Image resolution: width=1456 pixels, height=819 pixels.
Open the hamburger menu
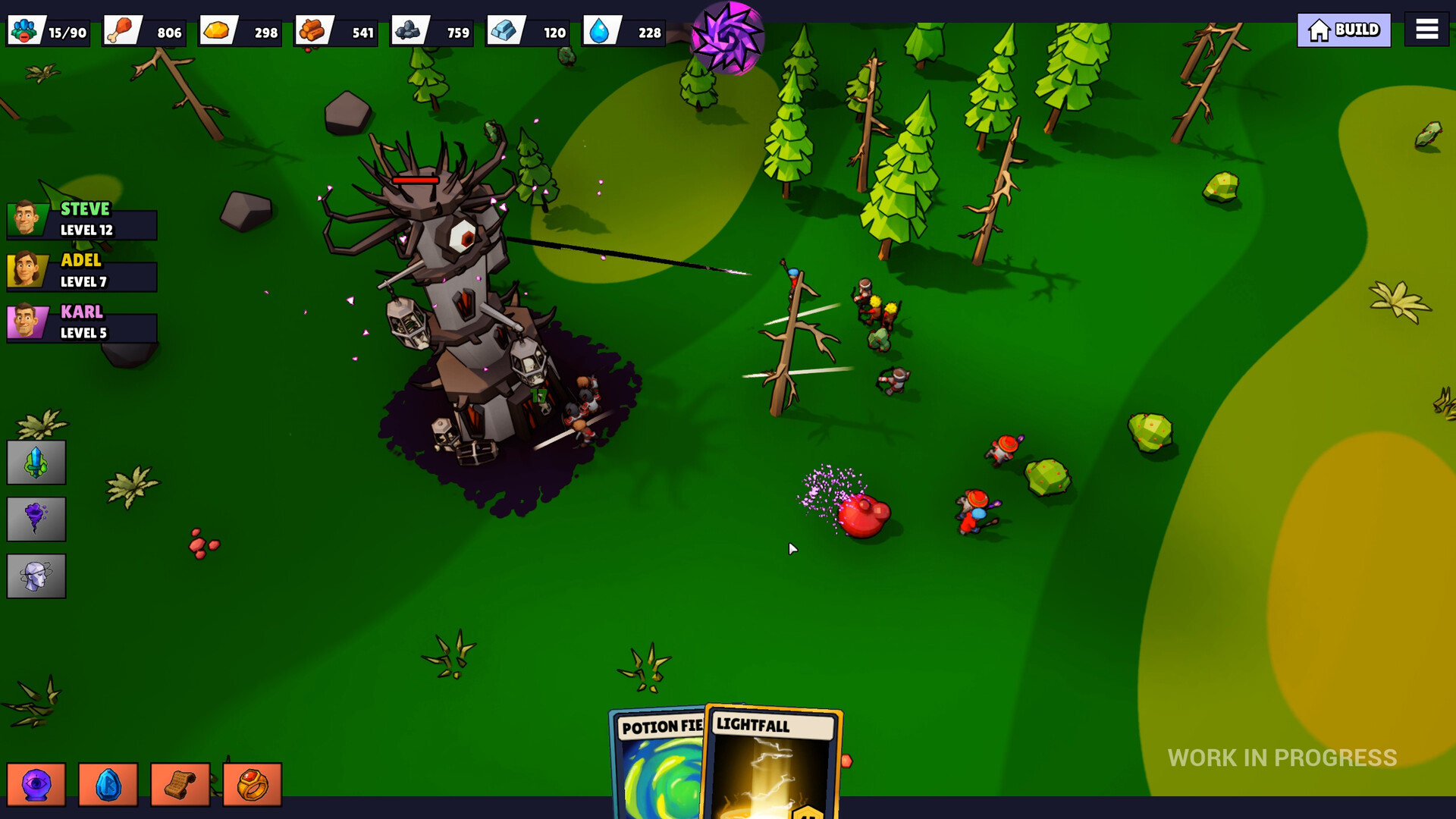(x=1426, y=29)
